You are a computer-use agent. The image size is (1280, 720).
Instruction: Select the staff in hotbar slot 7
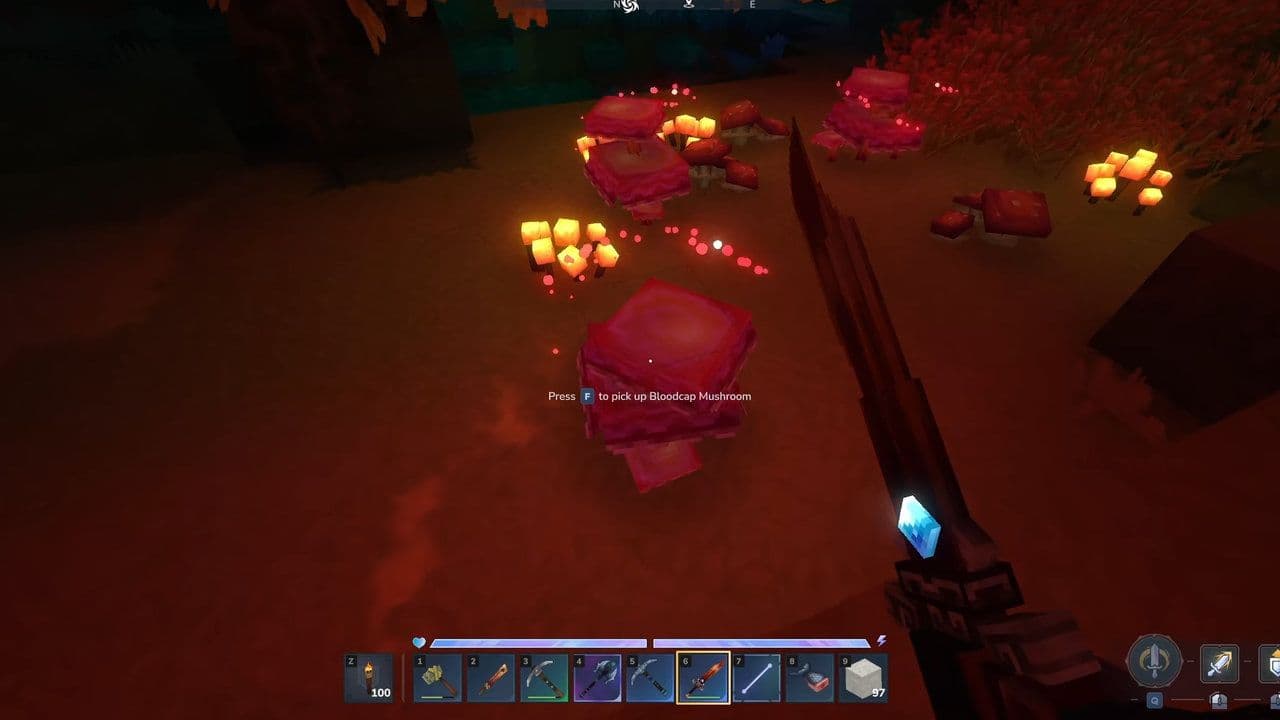click(755, 678)
